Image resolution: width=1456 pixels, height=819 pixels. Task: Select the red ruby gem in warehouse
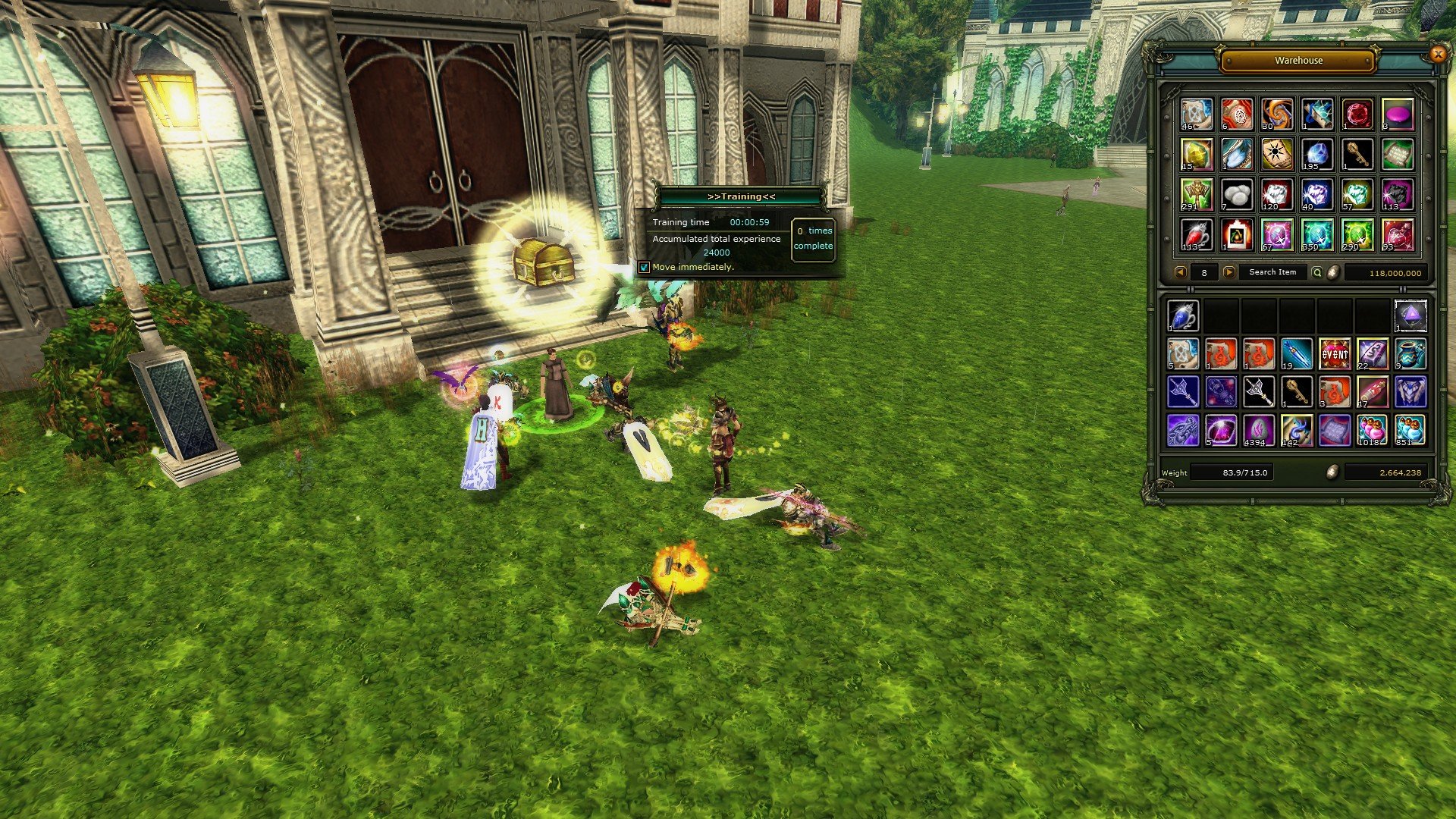tap(1357, 114)
